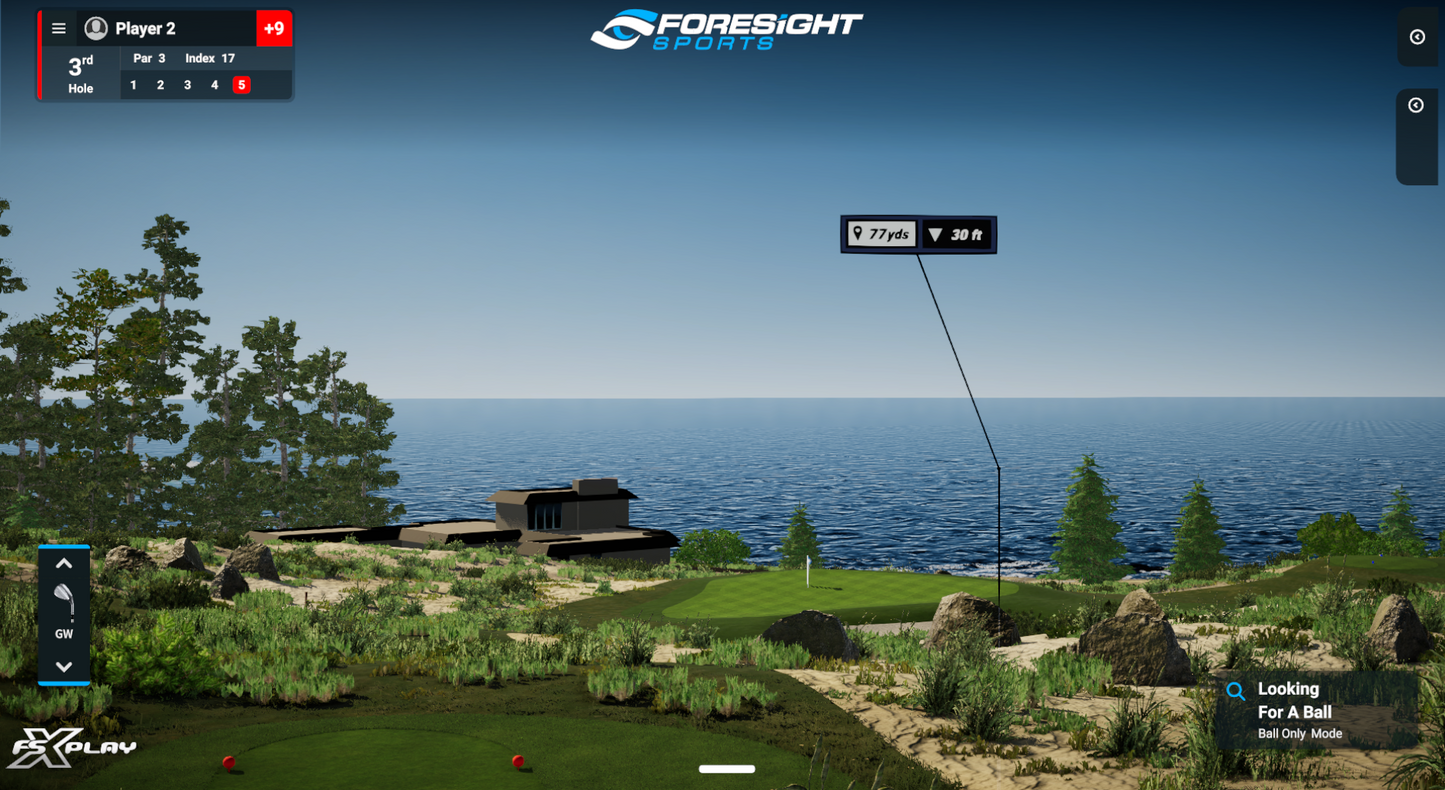Select shot number 5 on the scorecard
This screenshot has height=790, width=1445.
coord(241,85)
